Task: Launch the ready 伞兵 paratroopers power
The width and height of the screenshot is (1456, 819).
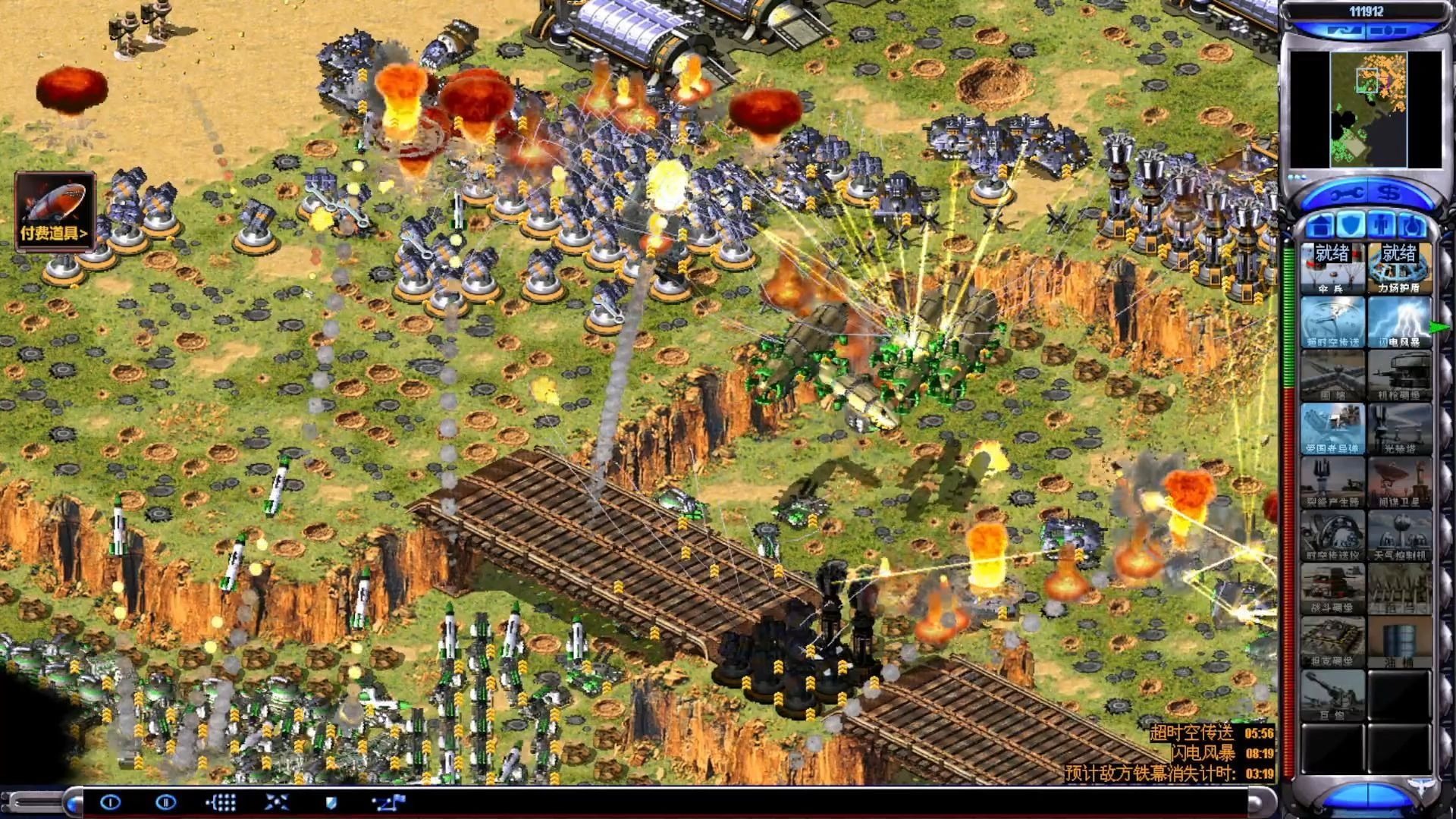Action: pyautogui.click(x=1332, y=268)
